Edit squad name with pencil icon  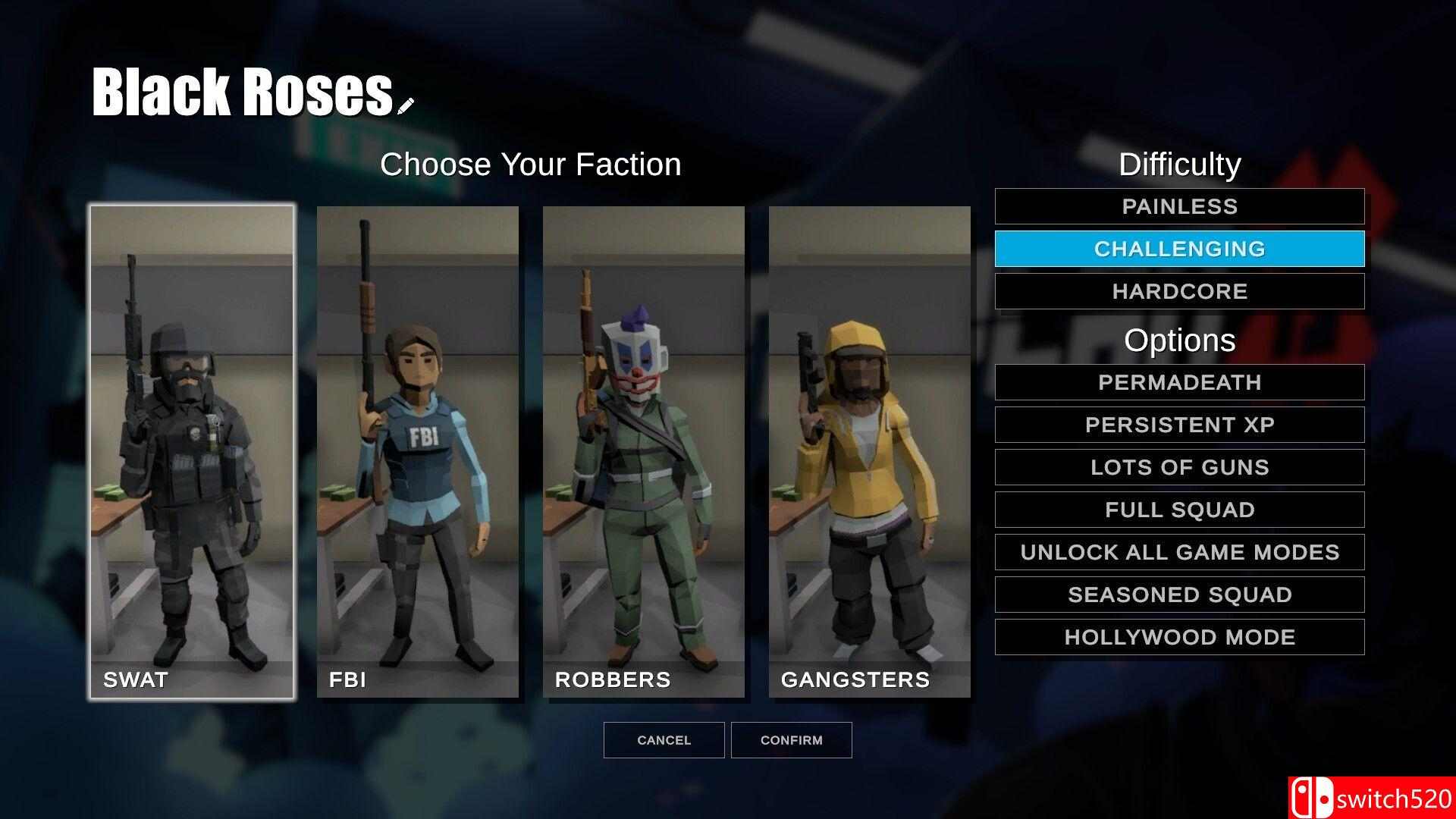pos(406,105)
